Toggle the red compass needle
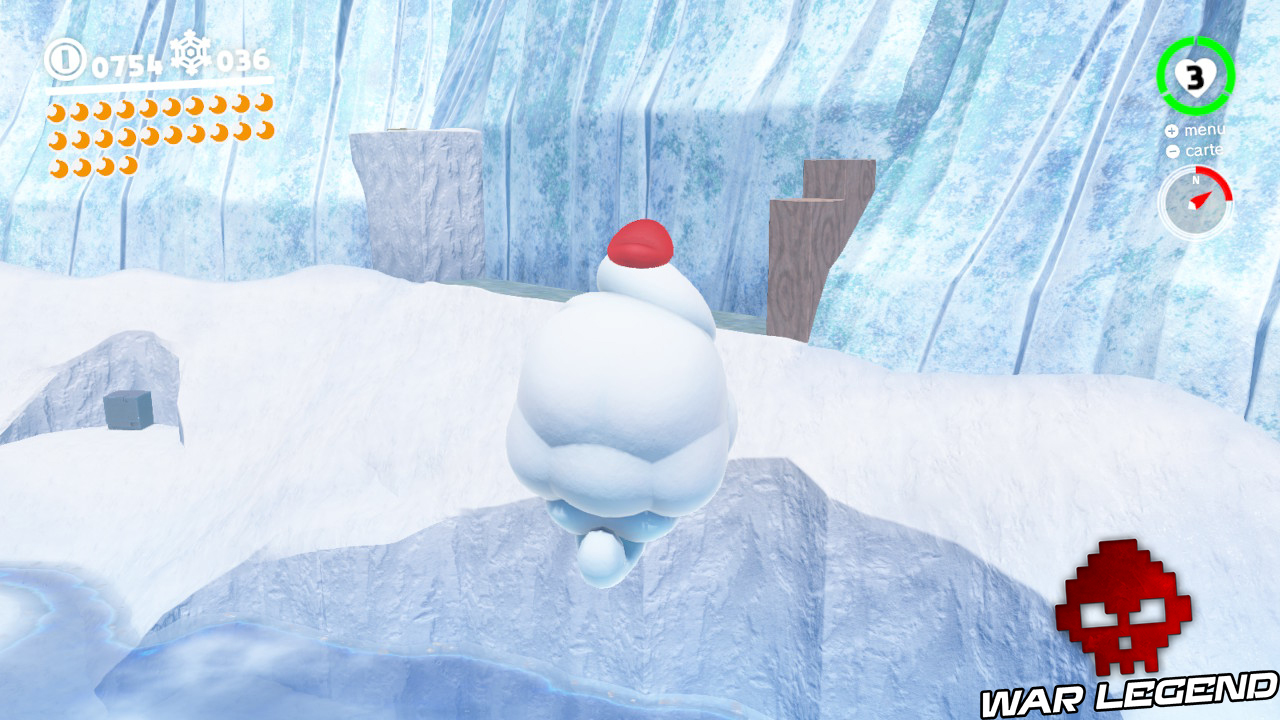Viewport: 1280px width, 720px height. (1203, 199)
